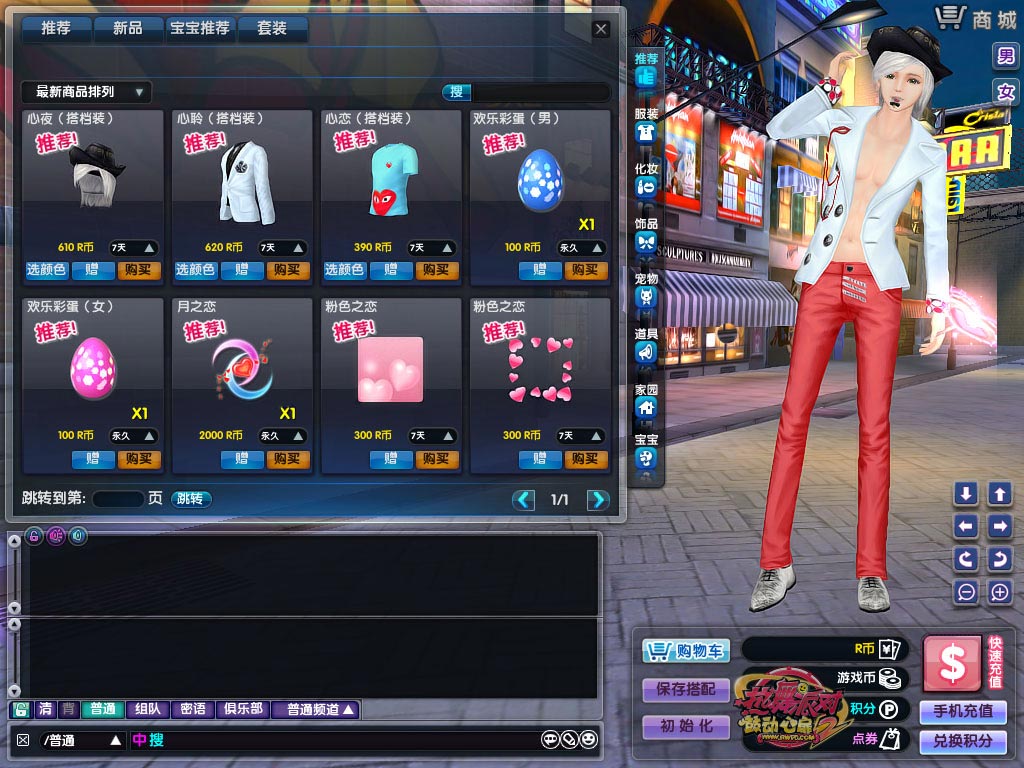The height and width of the screenshot is (768, 1024).
Task: Switch to the 新品 tab
Action: 128,29
